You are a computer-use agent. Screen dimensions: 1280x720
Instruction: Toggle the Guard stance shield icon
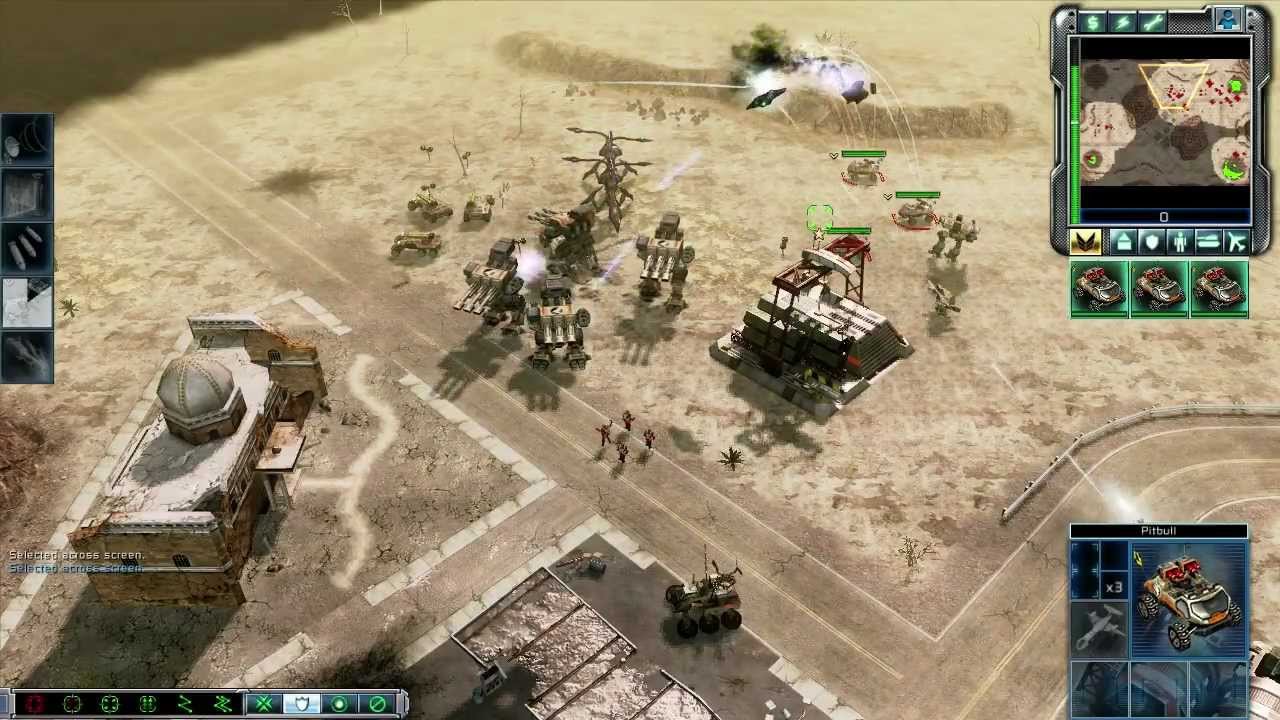tap(301, 704)
